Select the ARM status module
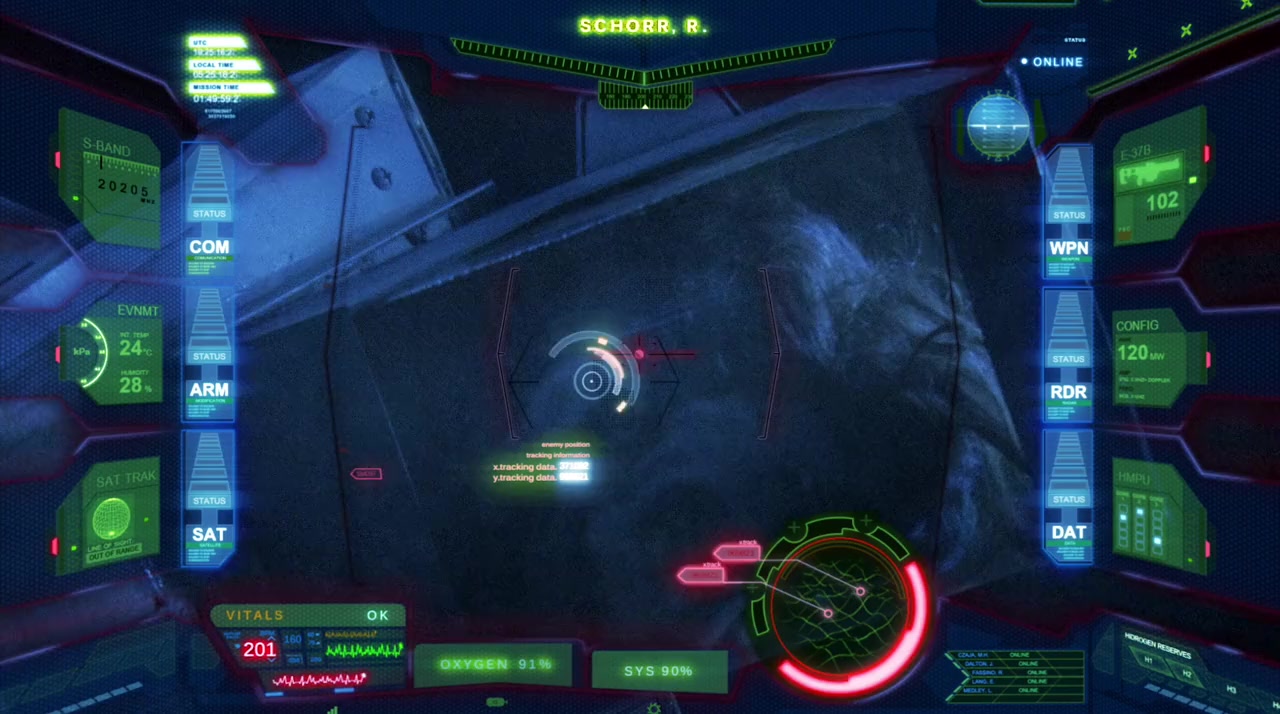Image resolution: width=1280 pixels, height=714 pixels. click(x=209, y=389)
